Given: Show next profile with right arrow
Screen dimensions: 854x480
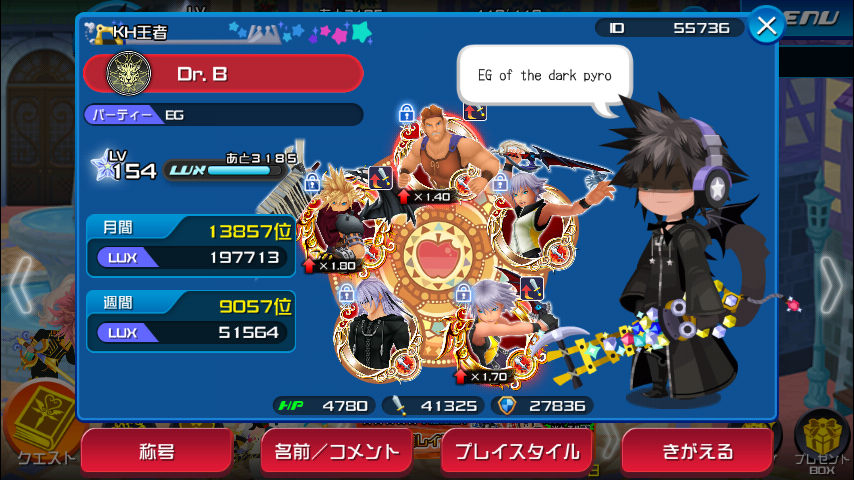Looking at the screenshot, I should pos(832,282).
